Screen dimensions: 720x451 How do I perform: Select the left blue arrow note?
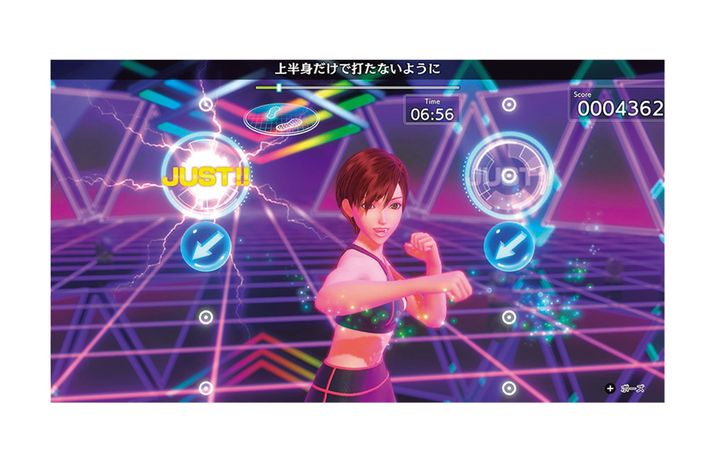205,247
